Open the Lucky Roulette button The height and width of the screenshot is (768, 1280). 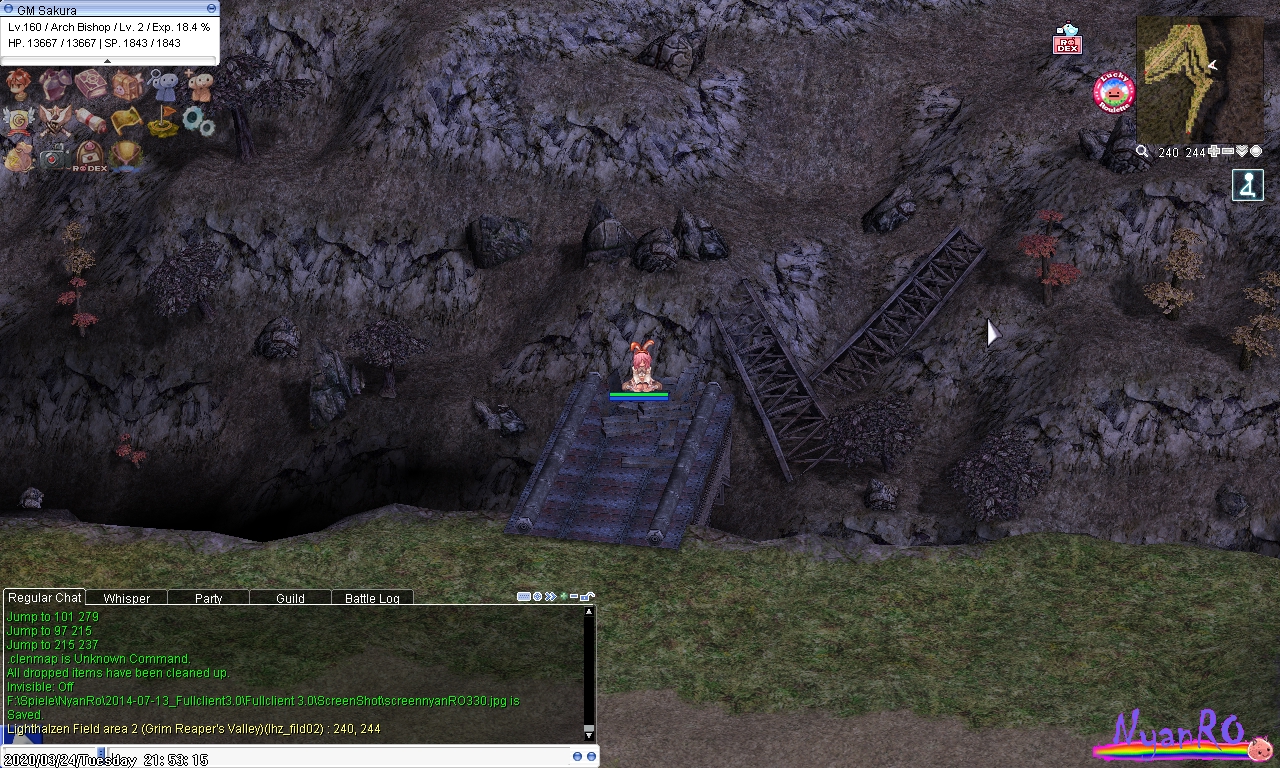tap(1114, 93)
